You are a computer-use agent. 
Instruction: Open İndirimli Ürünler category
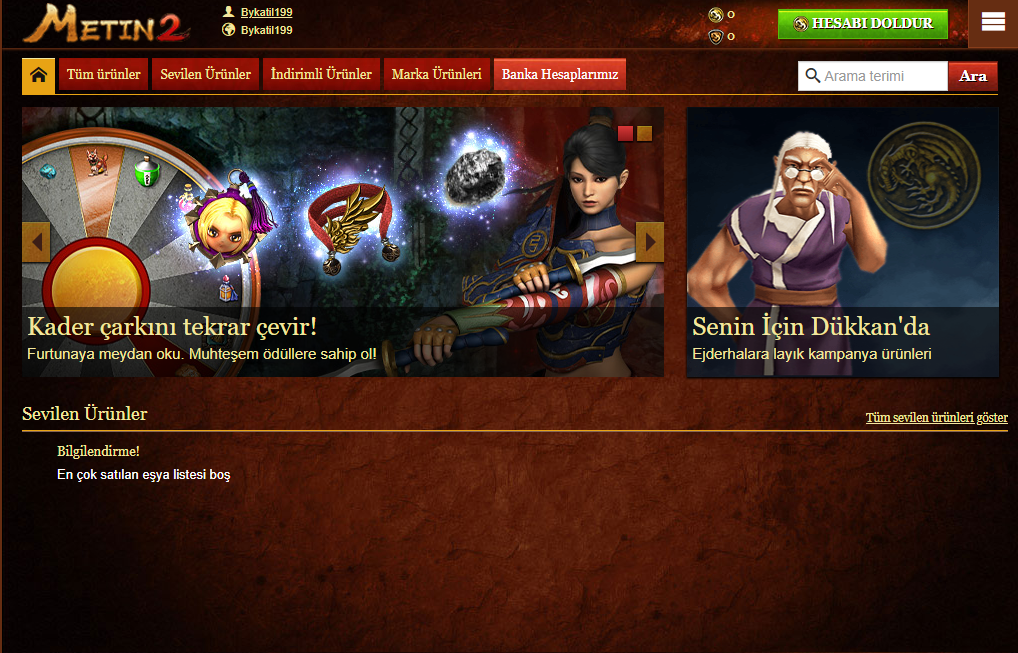pos(321,75)
